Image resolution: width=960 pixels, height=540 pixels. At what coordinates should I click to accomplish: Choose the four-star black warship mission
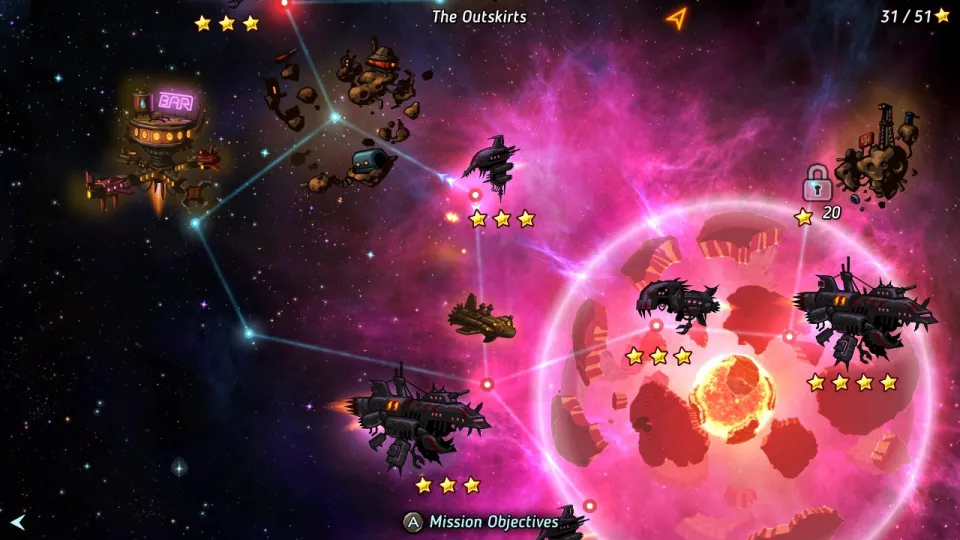[x=862, y=310]
